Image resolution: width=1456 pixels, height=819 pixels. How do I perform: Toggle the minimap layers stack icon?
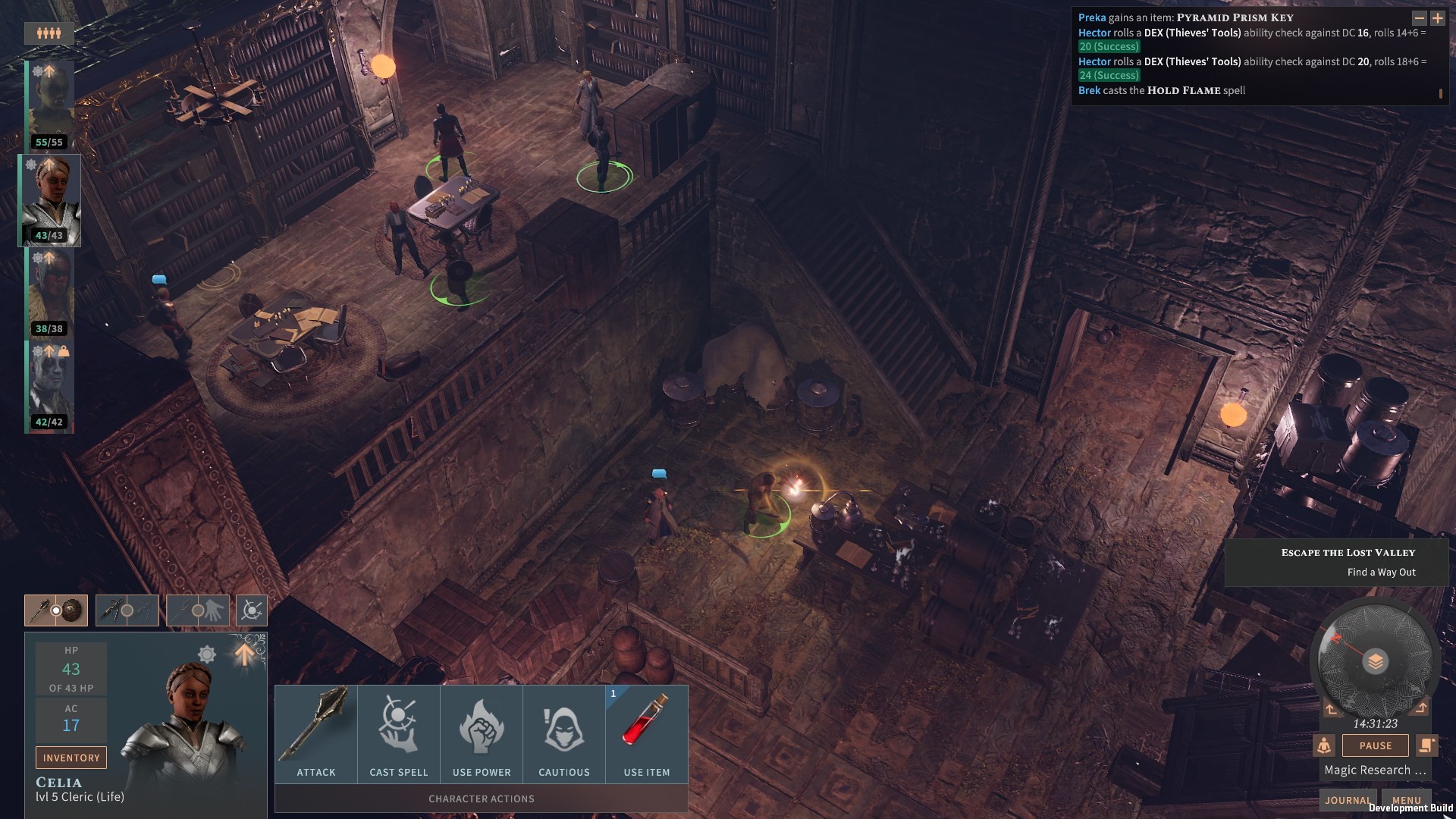1377,661
